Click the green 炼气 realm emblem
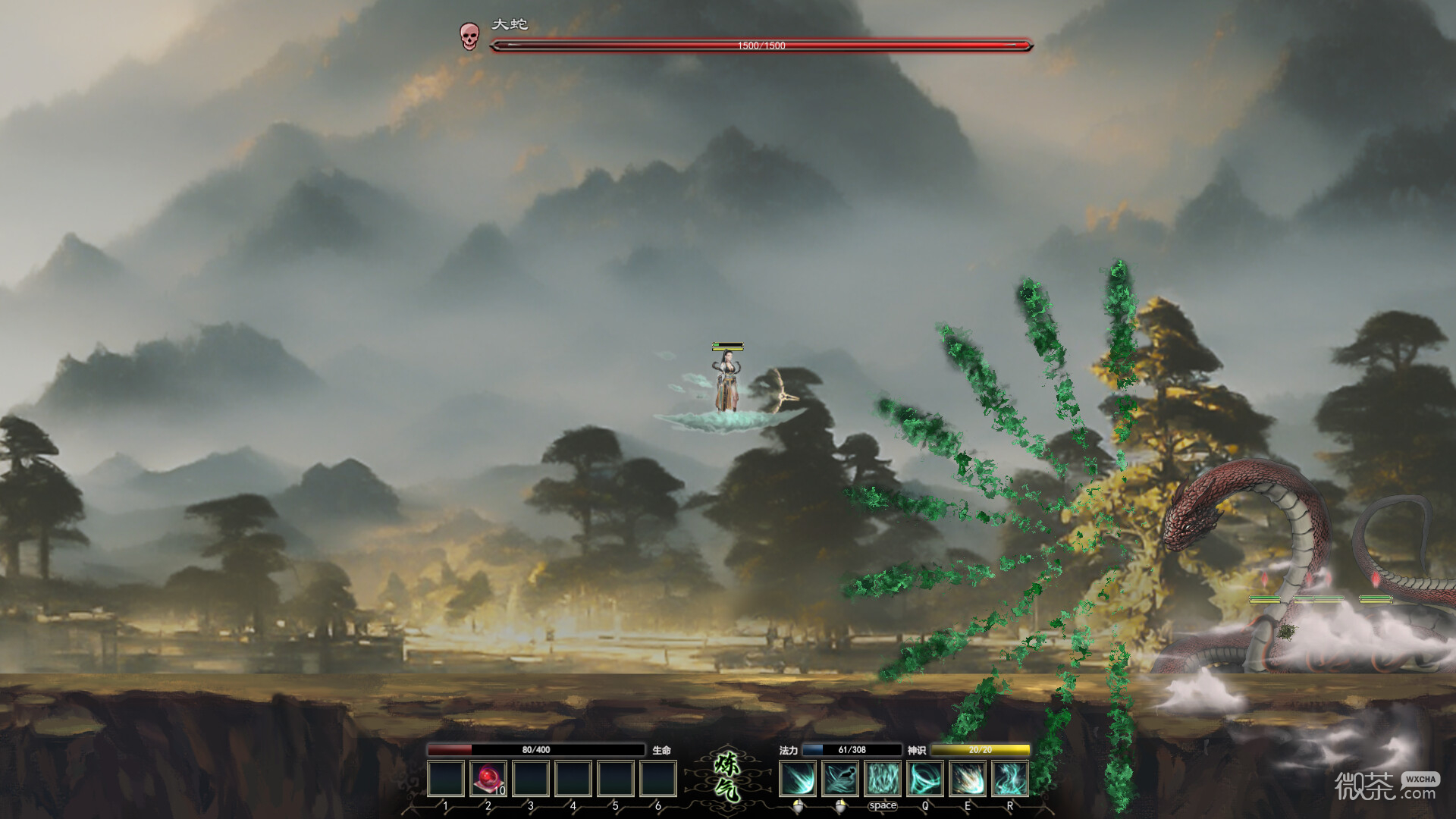 coord(728,778)
